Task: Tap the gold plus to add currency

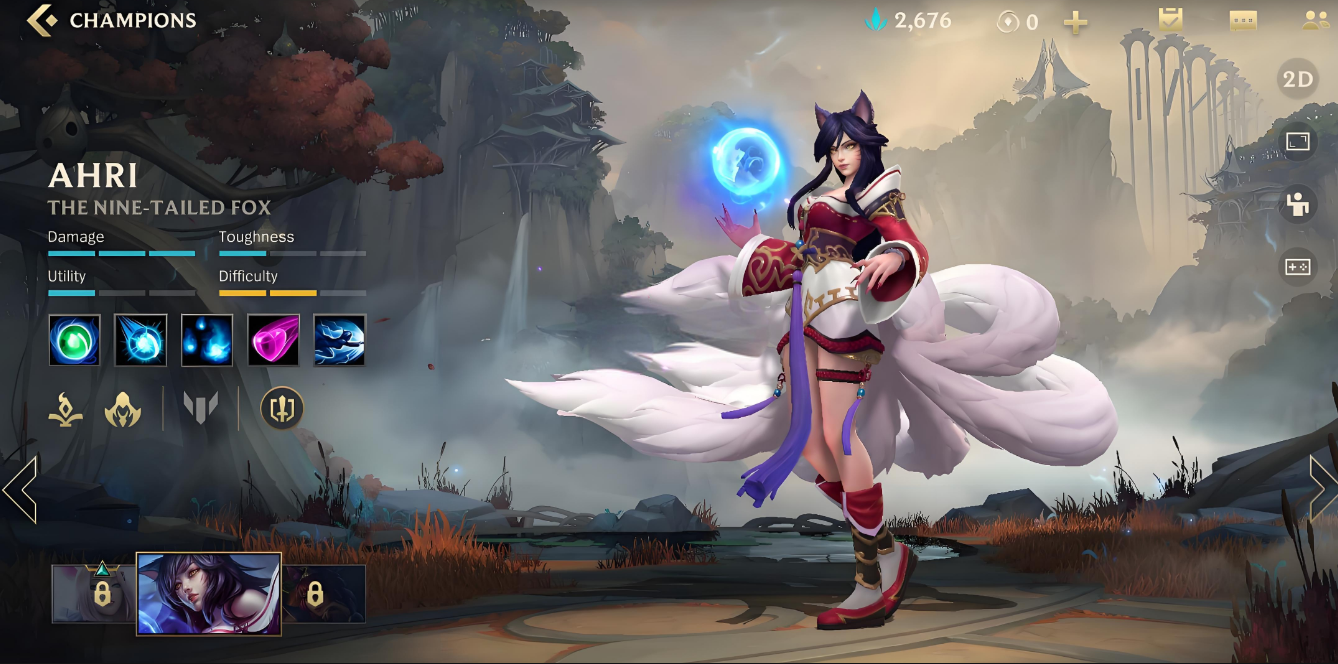Action: (x=1076, y=21)
